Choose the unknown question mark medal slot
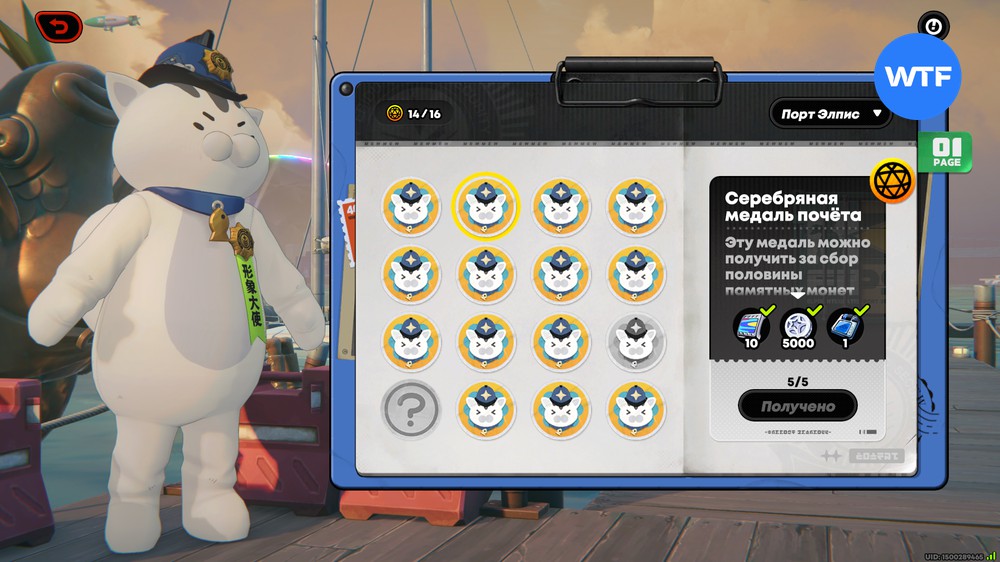1000x562 pixels. 411,408
